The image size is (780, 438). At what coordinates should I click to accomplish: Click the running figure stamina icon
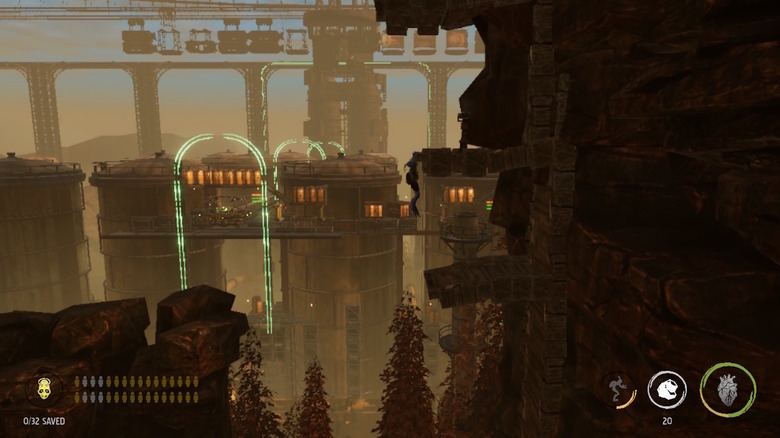[618, 389]
